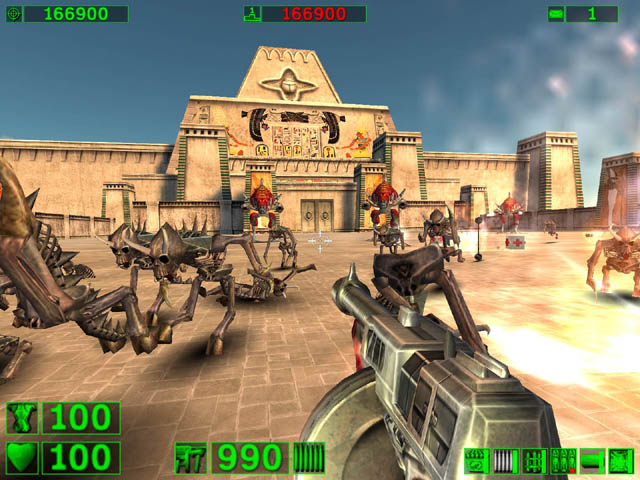Open the message envelope icon
640x480 pixels.
(x=555, y=14)
